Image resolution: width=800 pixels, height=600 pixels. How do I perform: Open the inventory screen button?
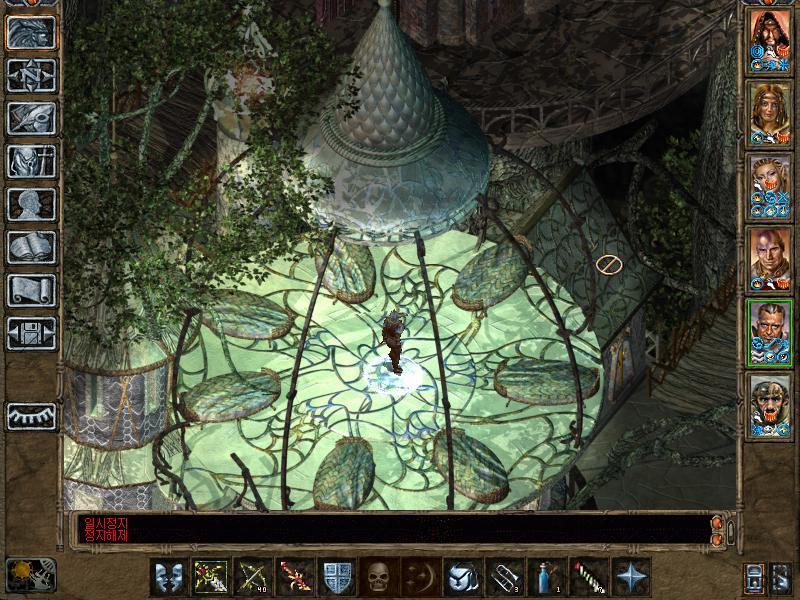click(x=30, y=160)
